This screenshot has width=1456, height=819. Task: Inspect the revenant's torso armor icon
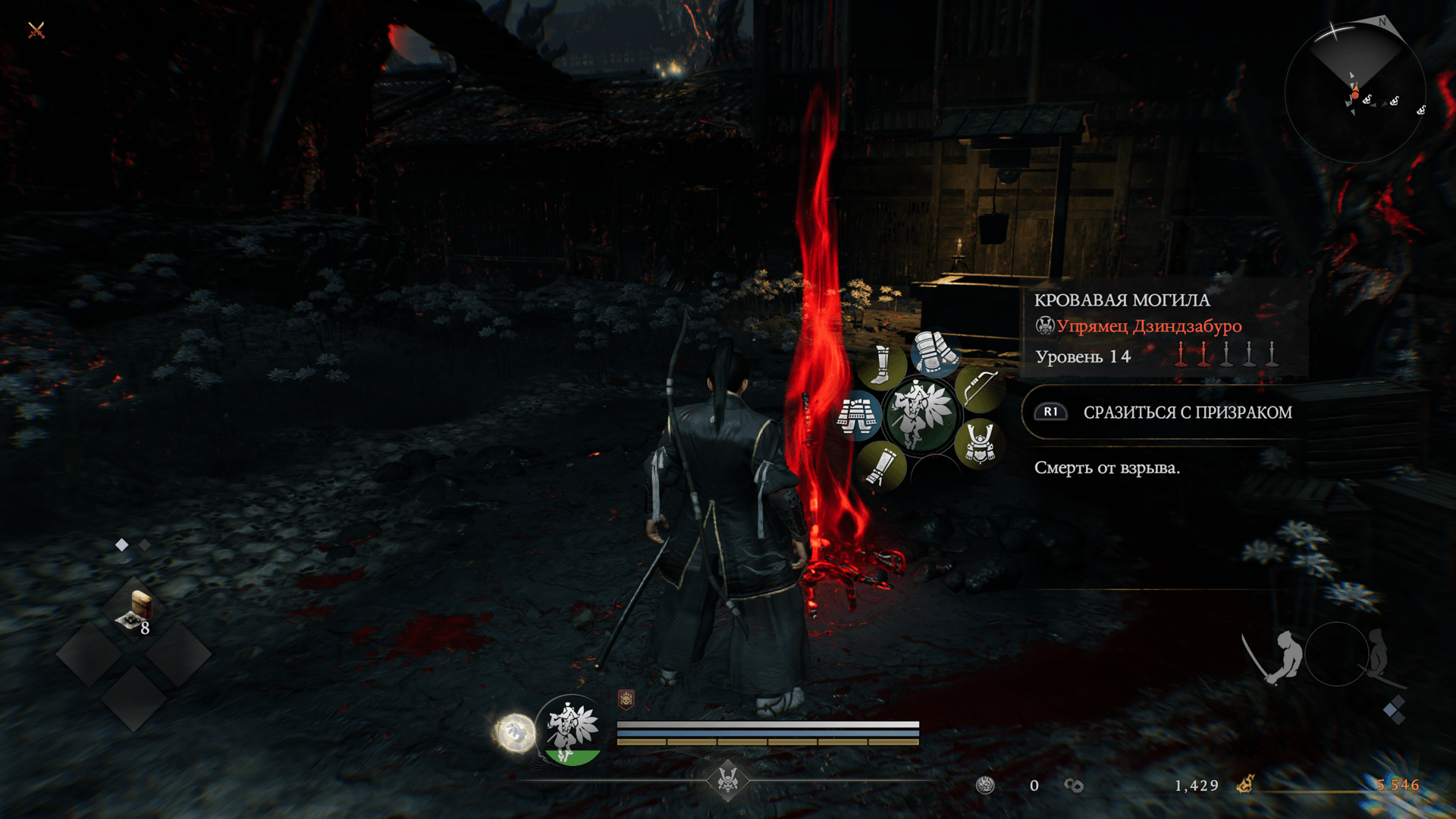pyautogui.click(x=858, y=416)
